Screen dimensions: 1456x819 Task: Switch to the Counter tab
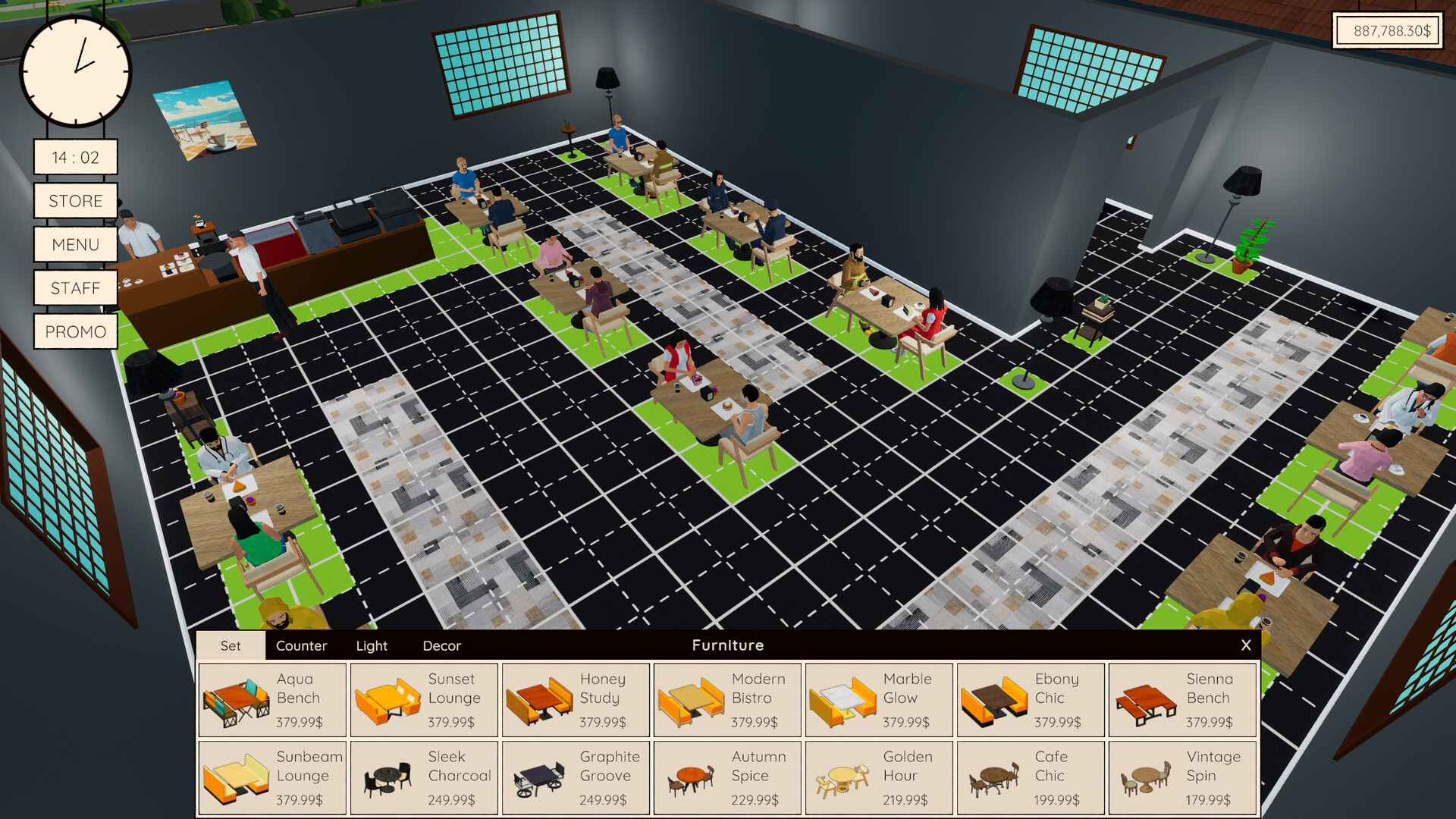click(303, 645)
